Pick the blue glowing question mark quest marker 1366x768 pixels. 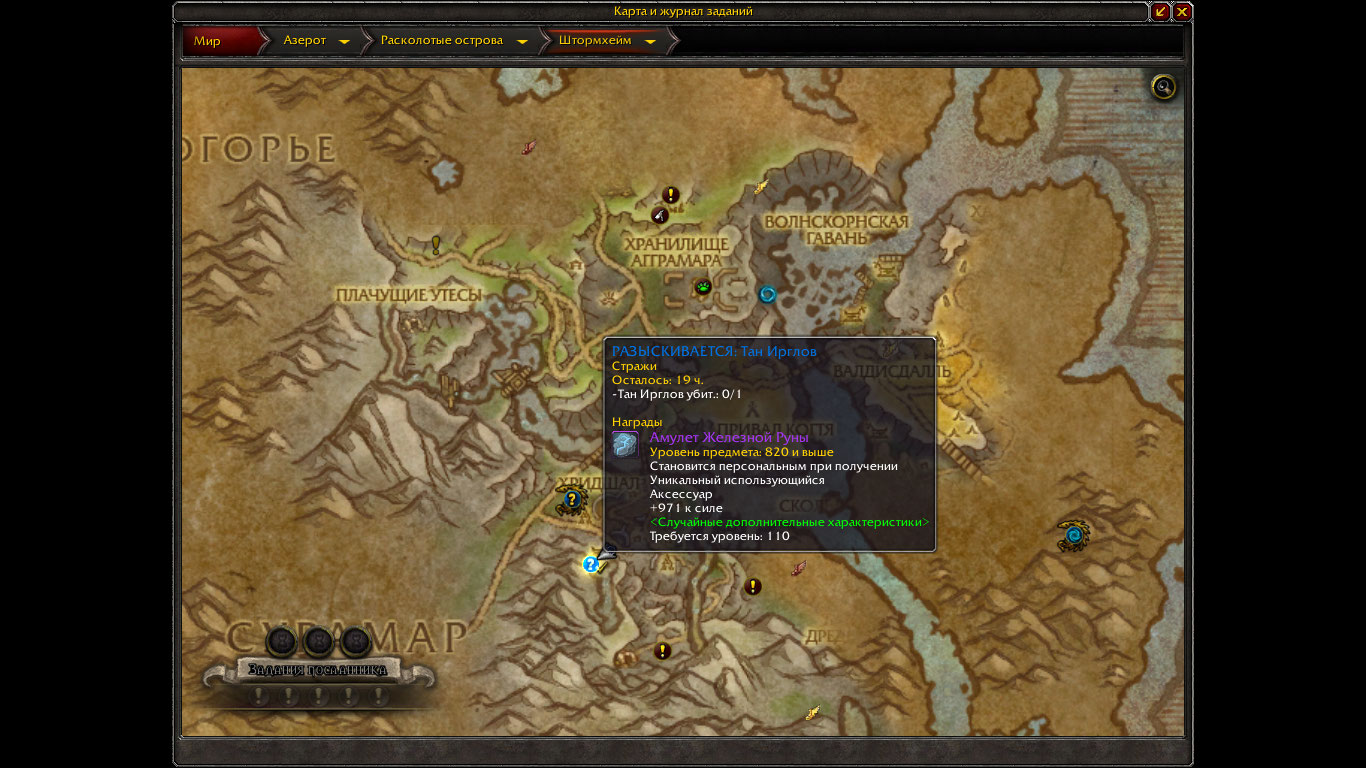click(590, 565)
